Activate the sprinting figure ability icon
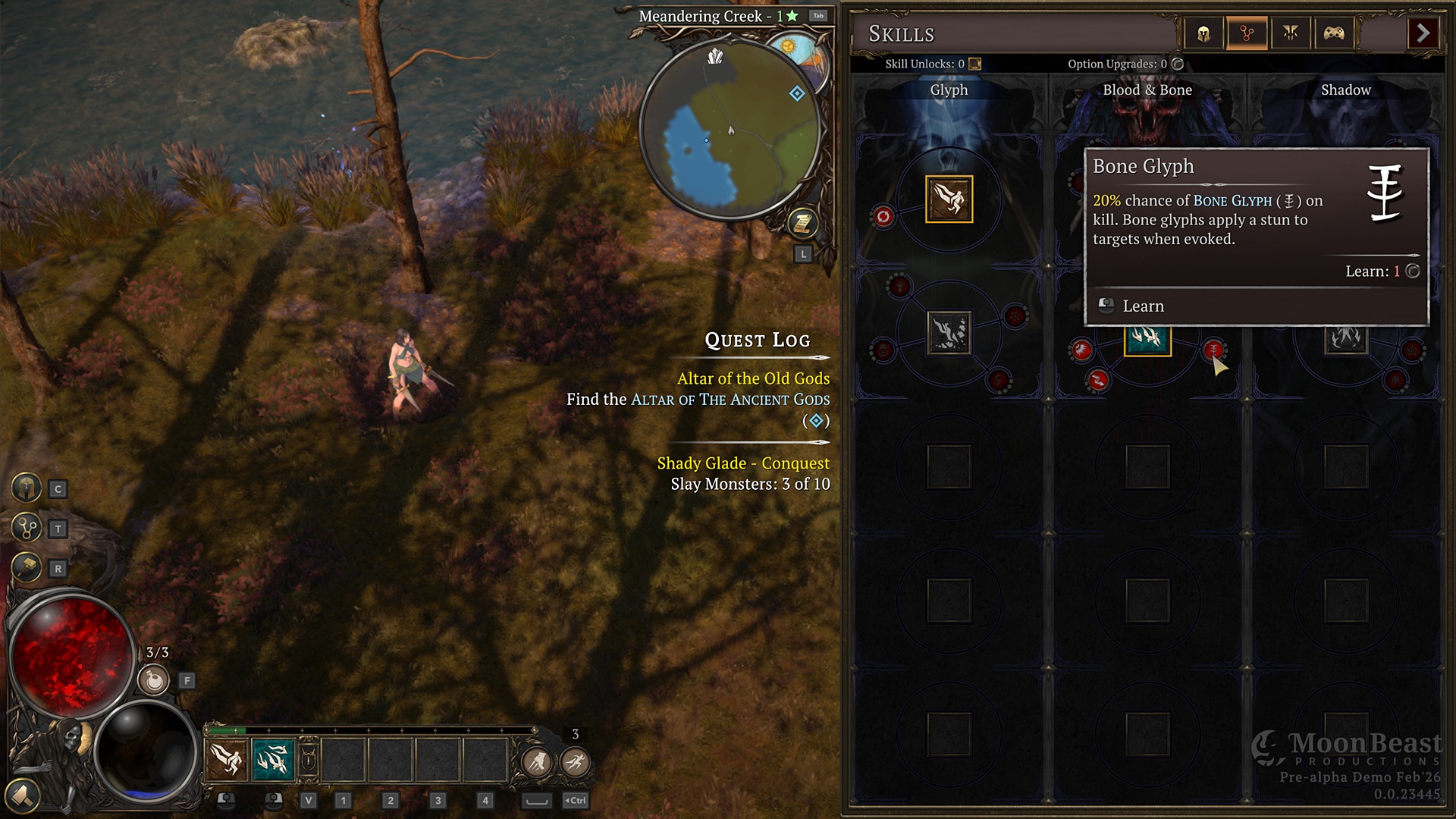 click(x=576, y=761)
